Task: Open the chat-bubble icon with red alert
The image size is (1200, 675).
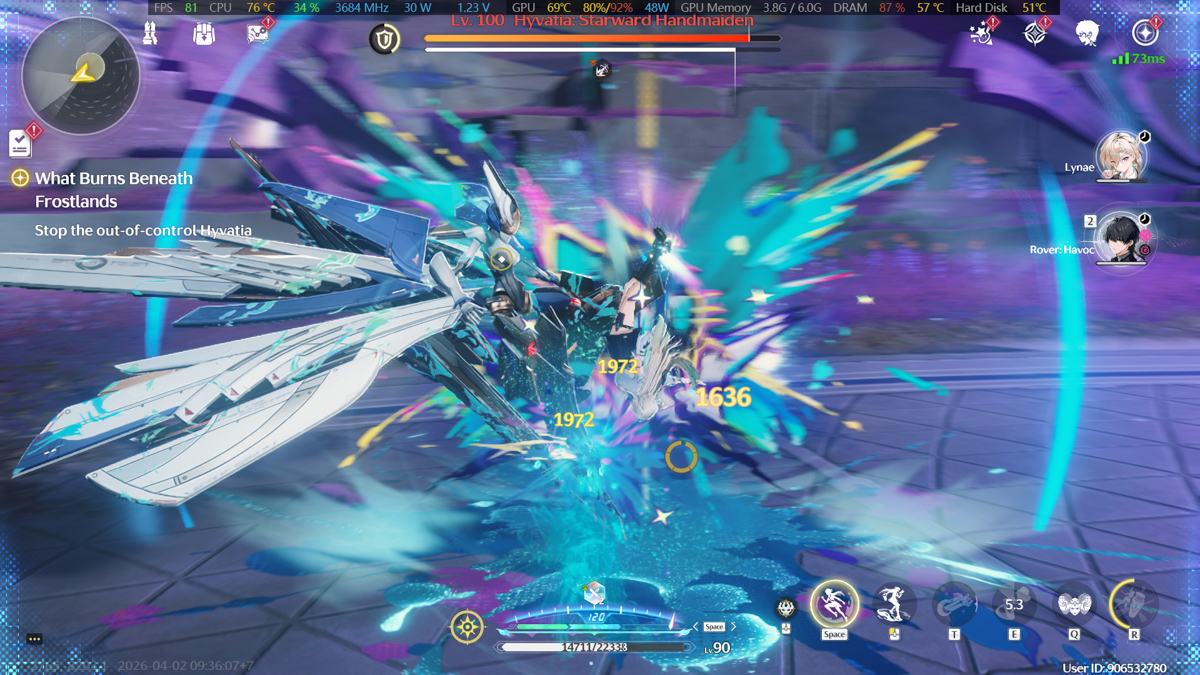Action: click(258, 34)
